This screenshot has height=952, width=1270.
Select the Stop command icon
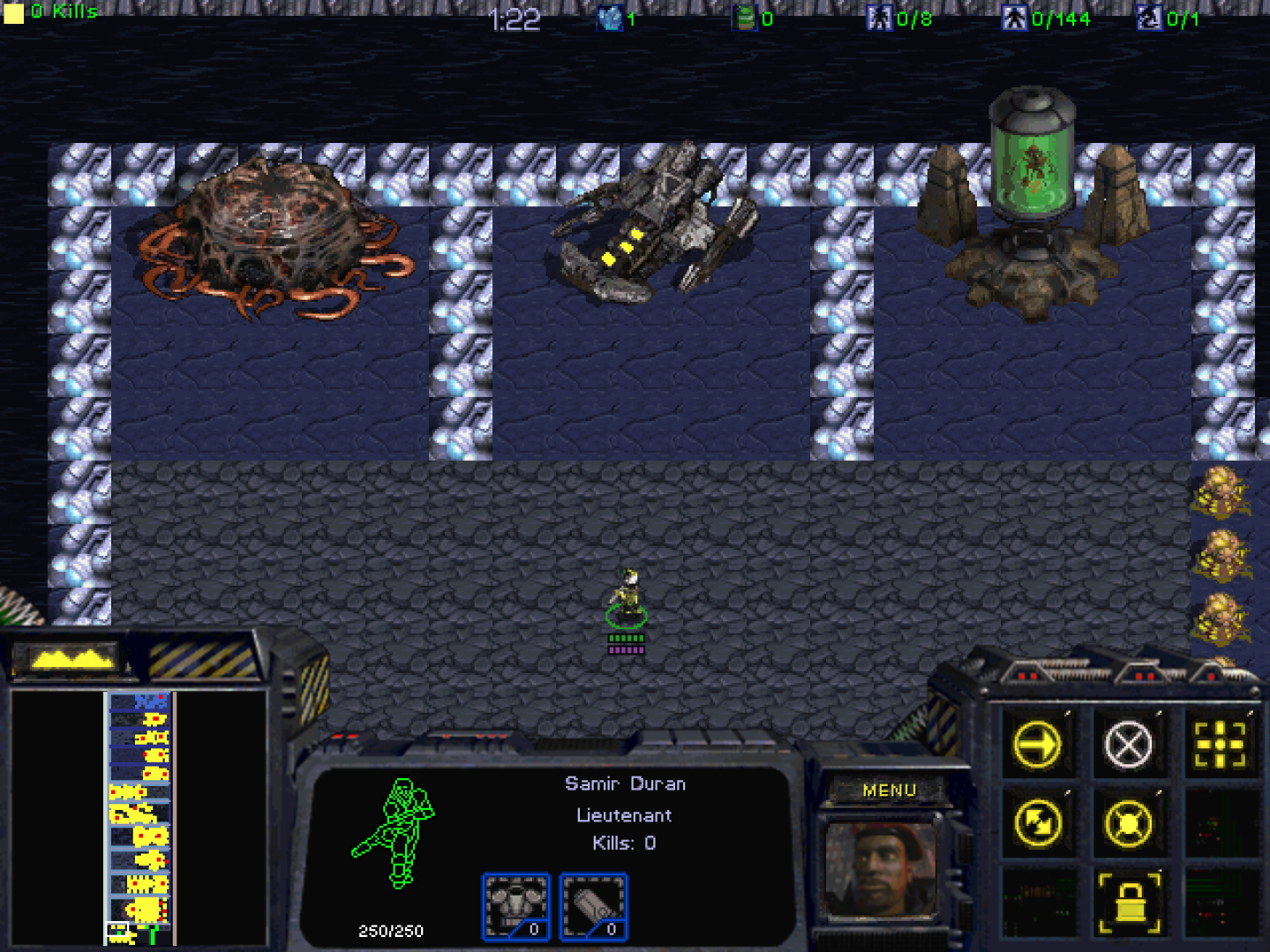pyautogui.click(x=1129, y=745)
